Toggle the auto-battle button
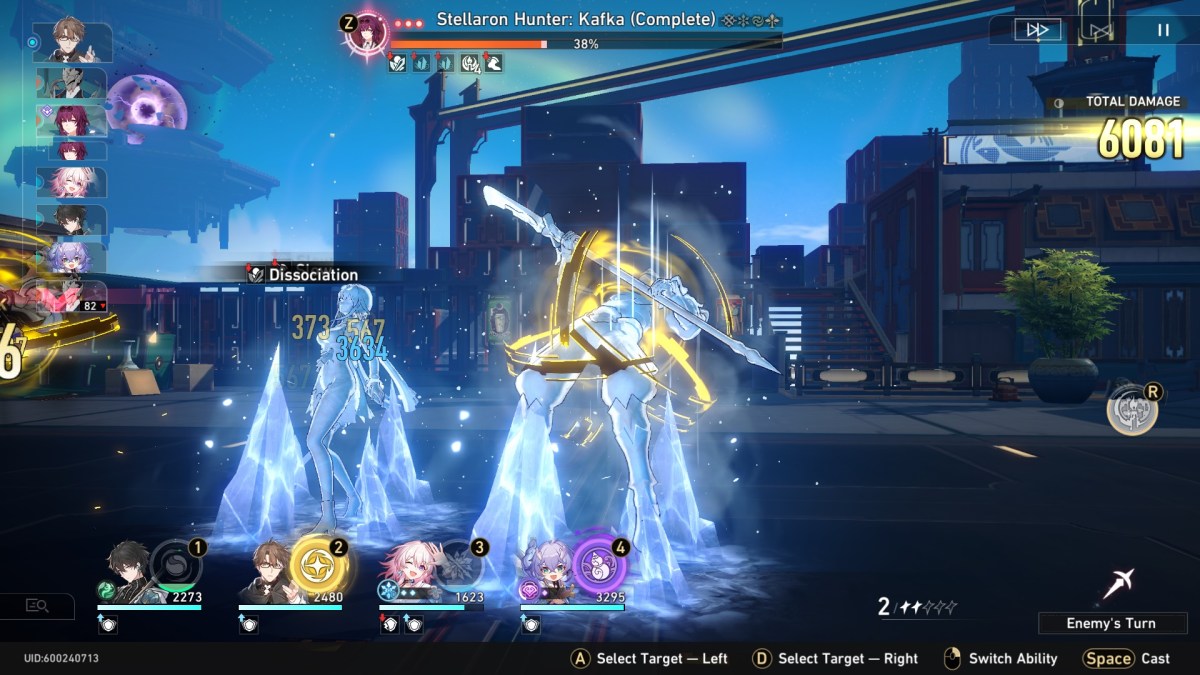This screenshot has height=675, width=1200. click(1100, 30)
